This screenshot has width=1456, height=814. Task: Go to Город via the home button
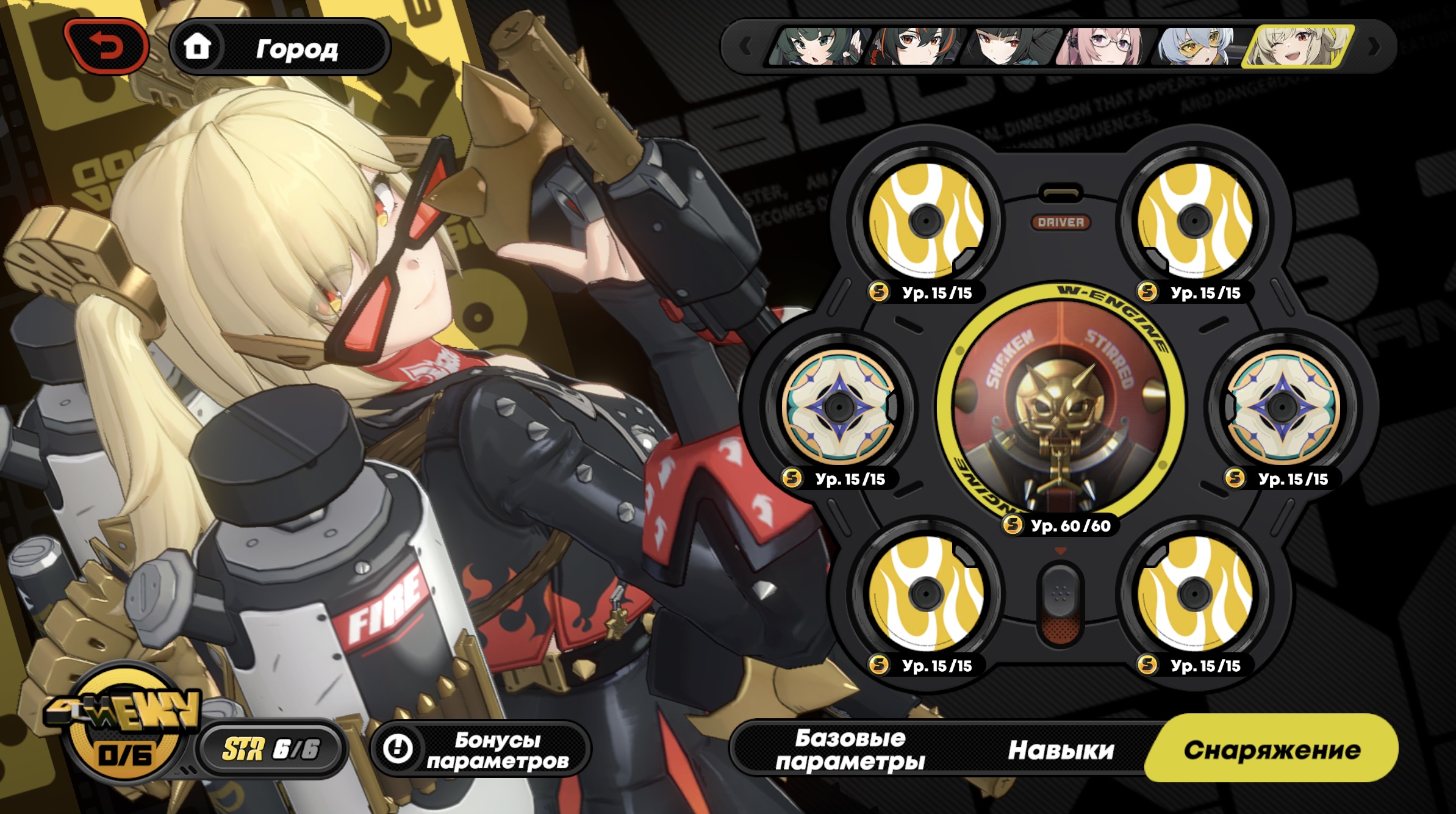279,48
